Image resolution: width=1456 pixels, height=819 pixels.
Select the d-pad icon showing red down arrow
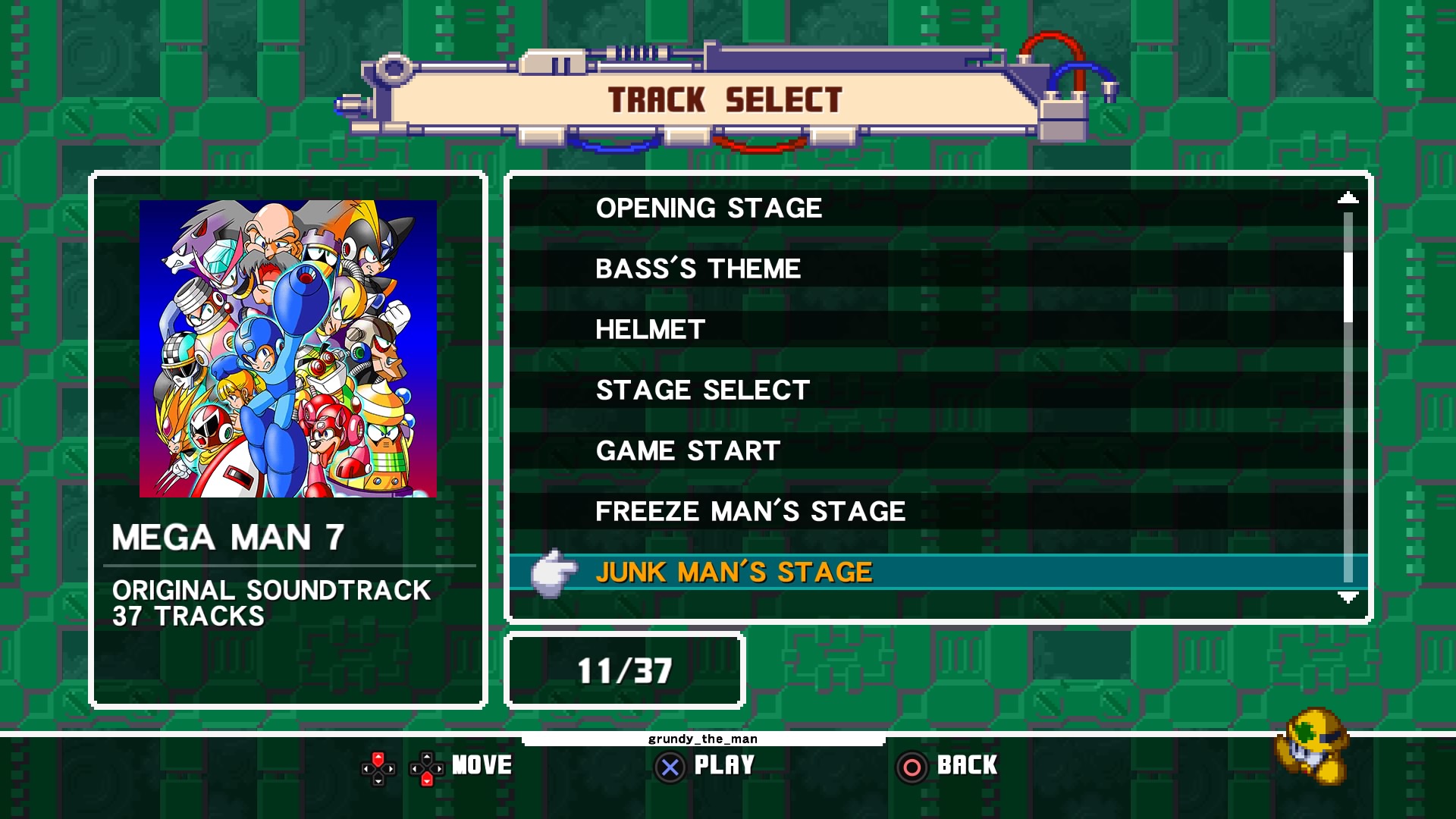click(426, 766)
